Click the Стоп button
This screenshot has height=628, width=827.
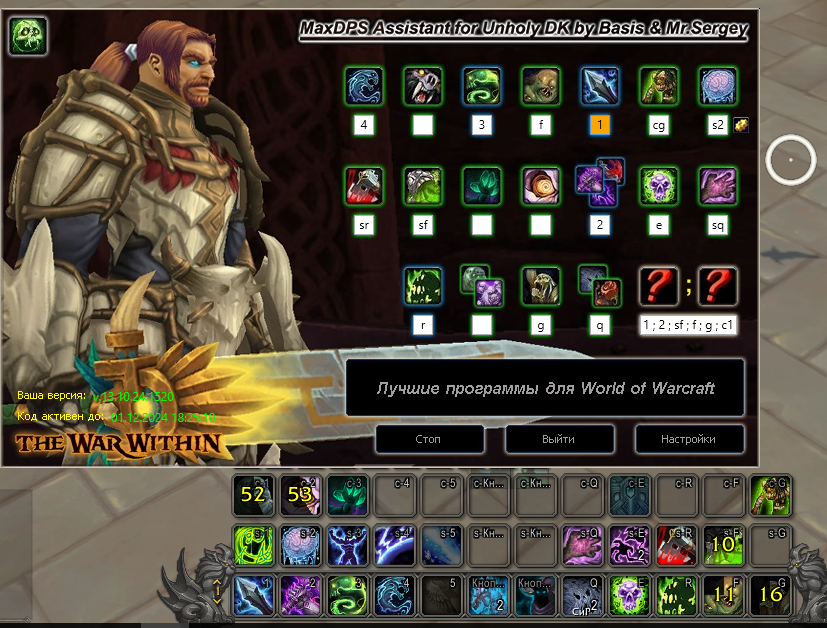(x=429, y=439)
